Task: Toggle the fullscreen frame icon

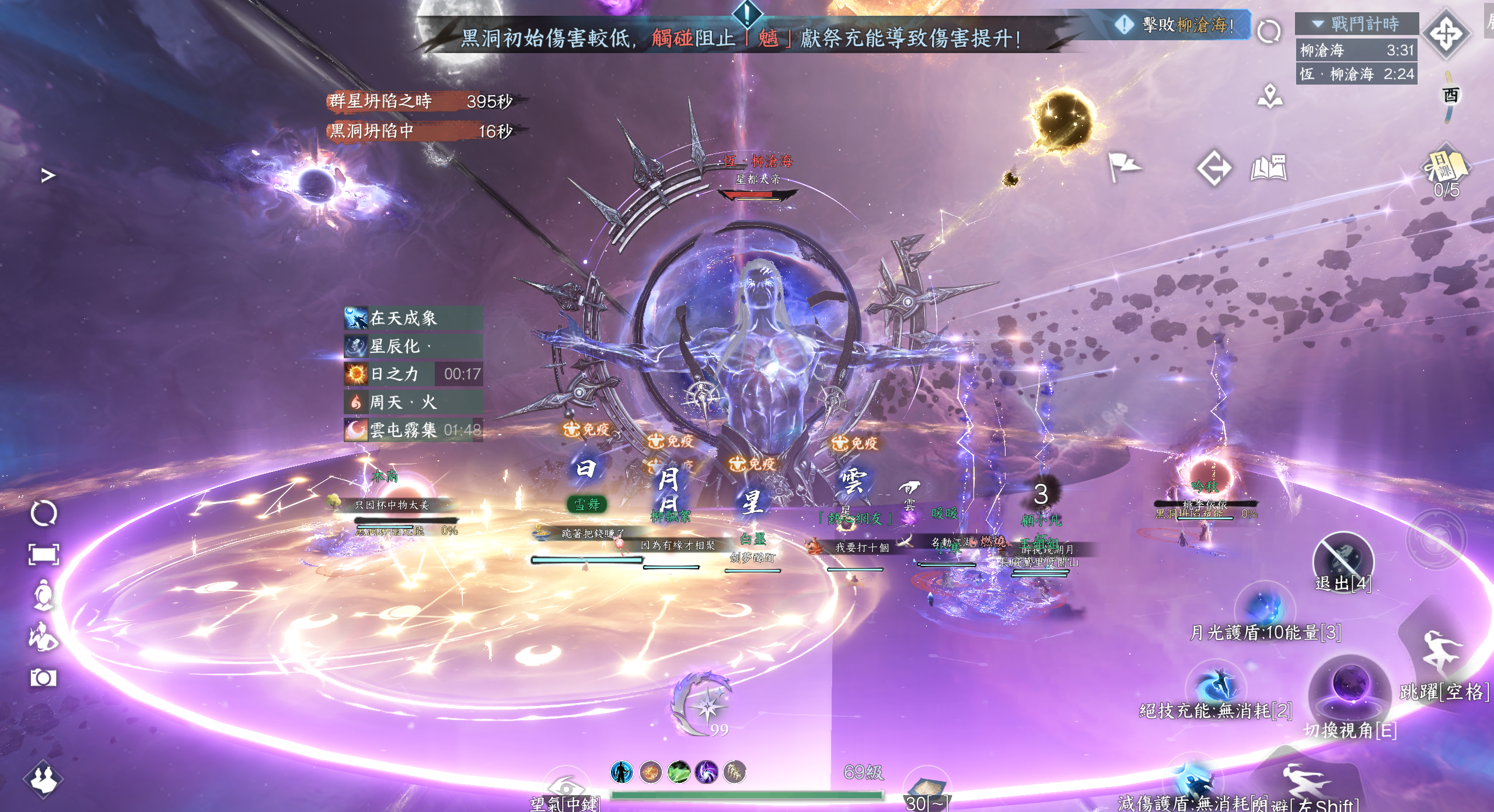Action: [44, 554]
